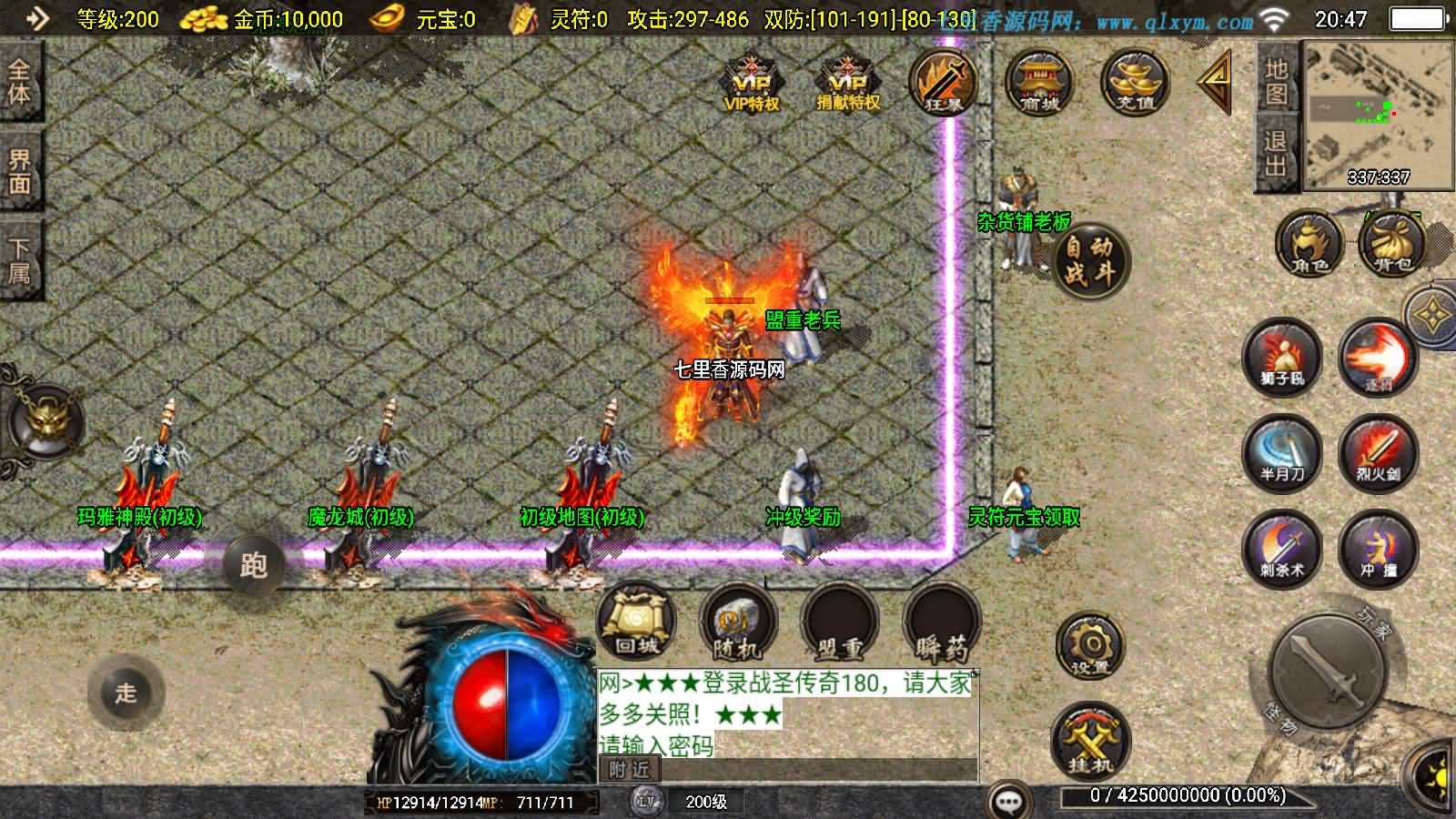This screenshot has width=1456, height=819.
Task: Open the 商城 shop
Action: pos(1038,84)
